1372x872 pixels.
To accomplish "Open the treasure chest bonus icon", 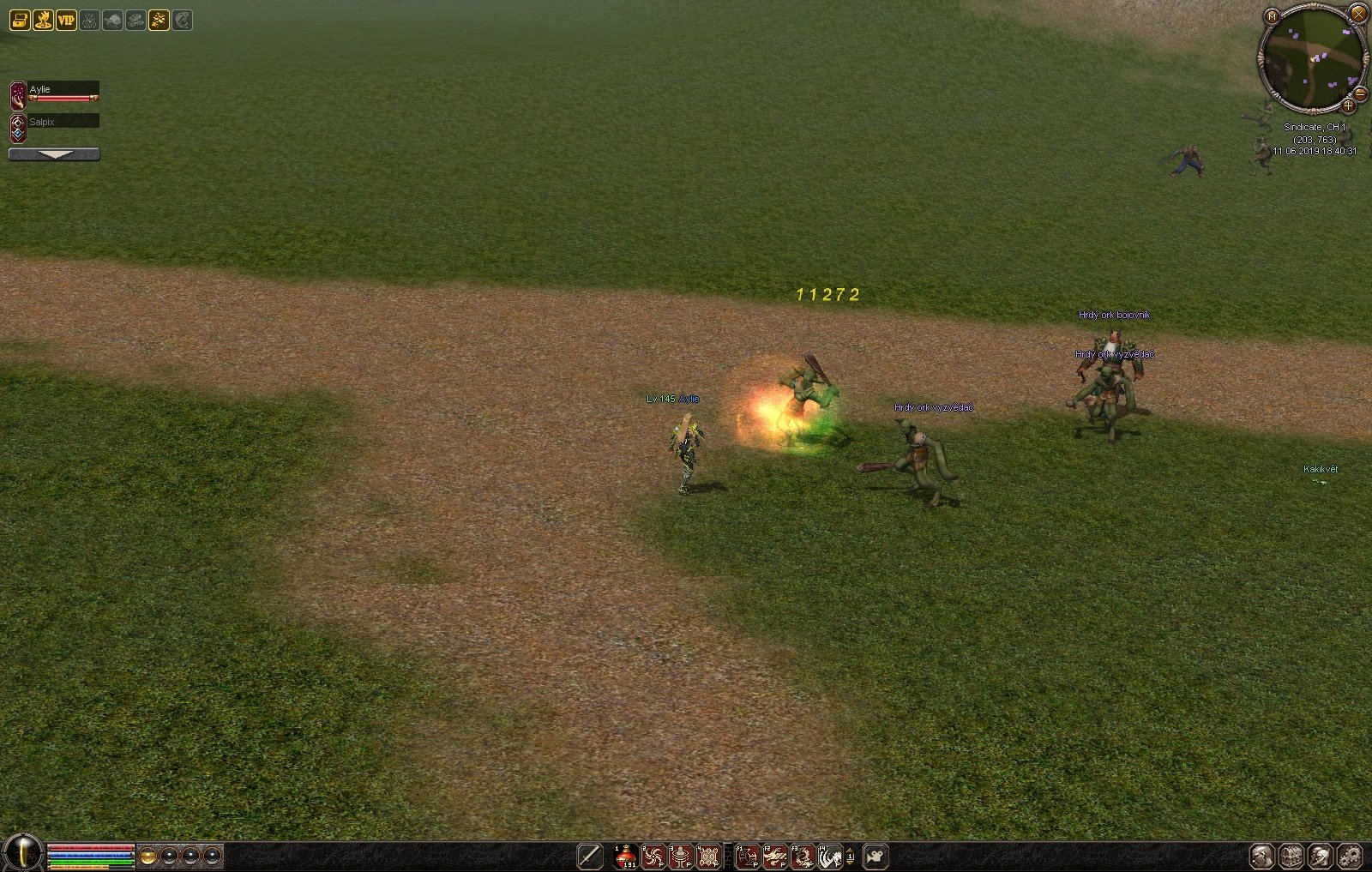I will (x=19, y=20).
